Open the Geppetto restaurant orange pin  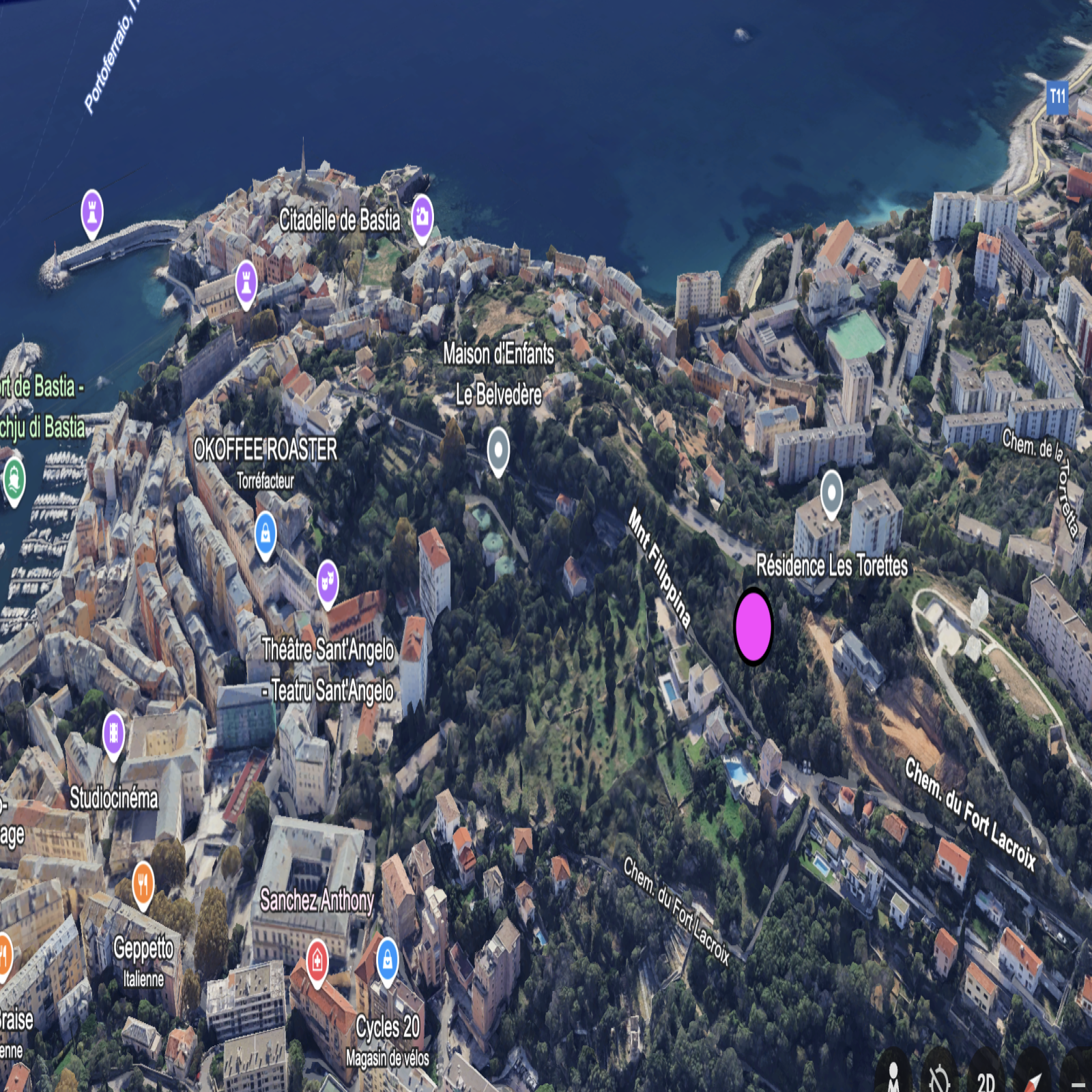click(x=143, y=884)
